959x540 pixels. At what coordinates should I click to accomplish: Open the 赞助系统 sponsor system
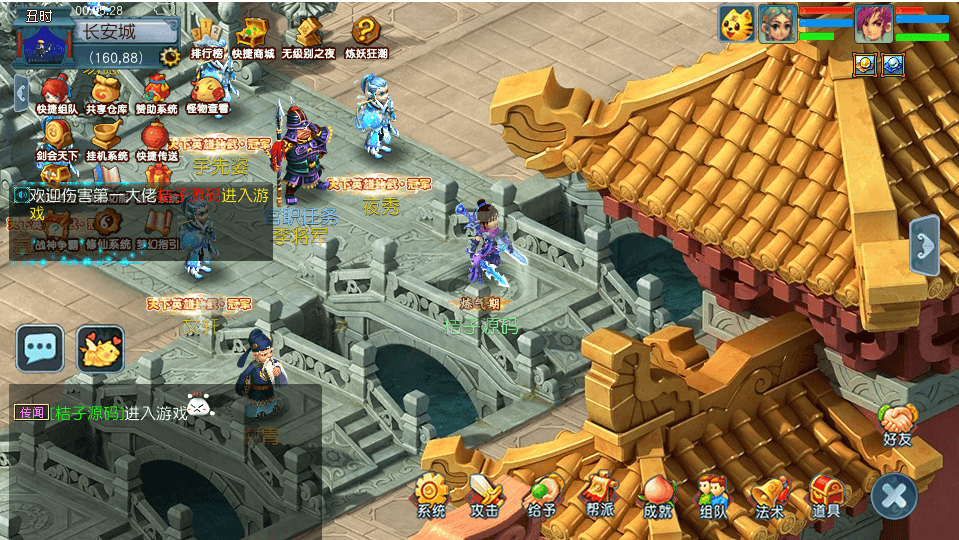tap(157, 93)
